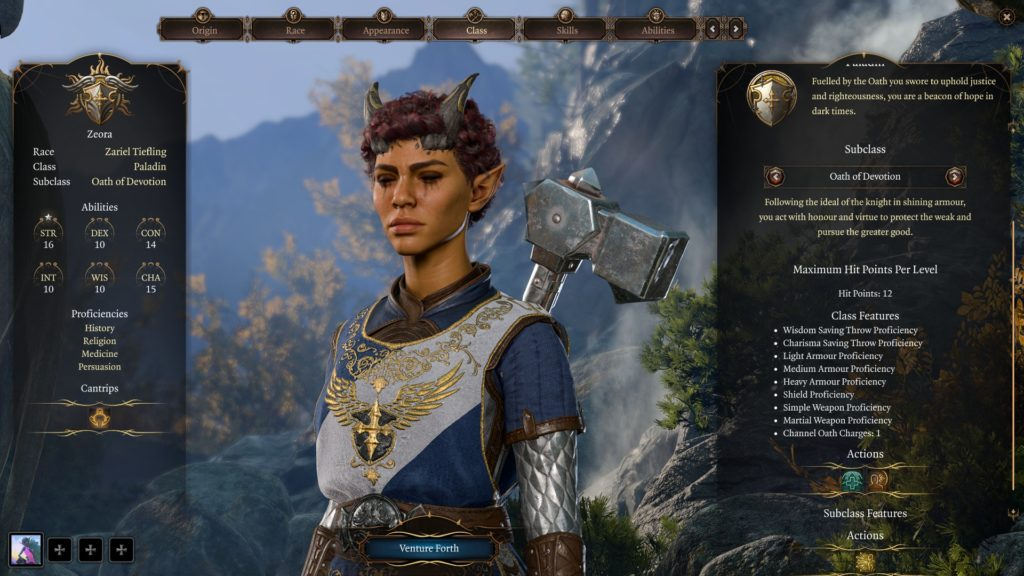Choose the previous subclass before Oath of Devotion
This screenshot has height=576, width=1024.
(x=775, y=177)
